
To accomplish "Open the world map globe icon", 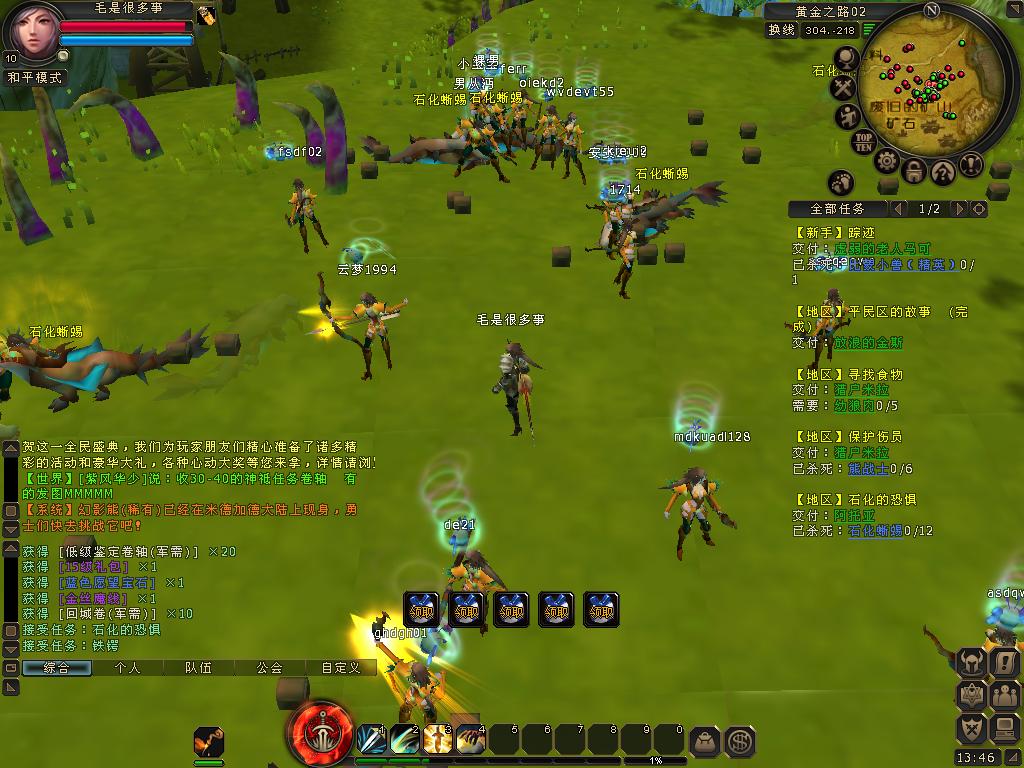I will [847, 60].
